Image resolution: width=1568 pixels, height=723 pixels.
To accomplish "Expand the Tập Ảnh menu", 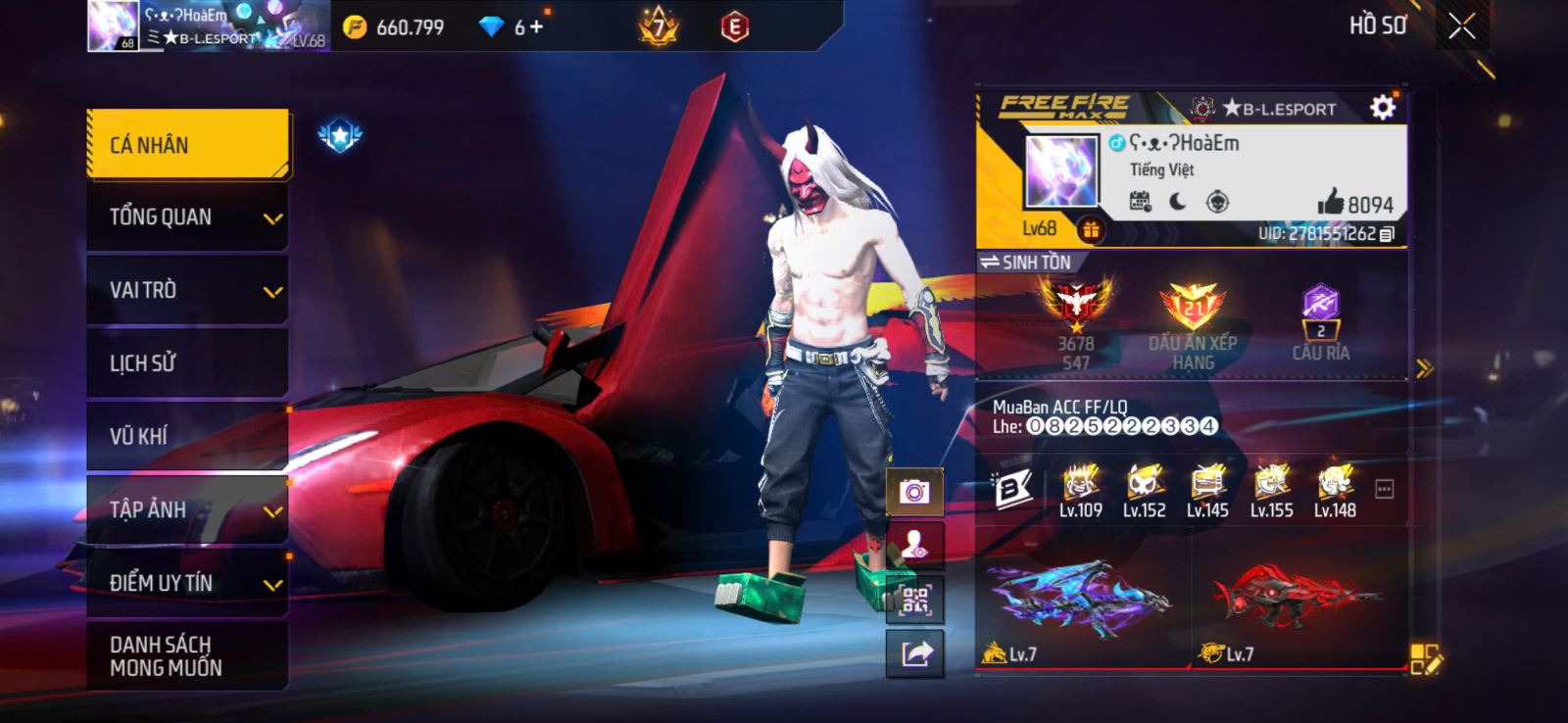I will tap(187, 509).
